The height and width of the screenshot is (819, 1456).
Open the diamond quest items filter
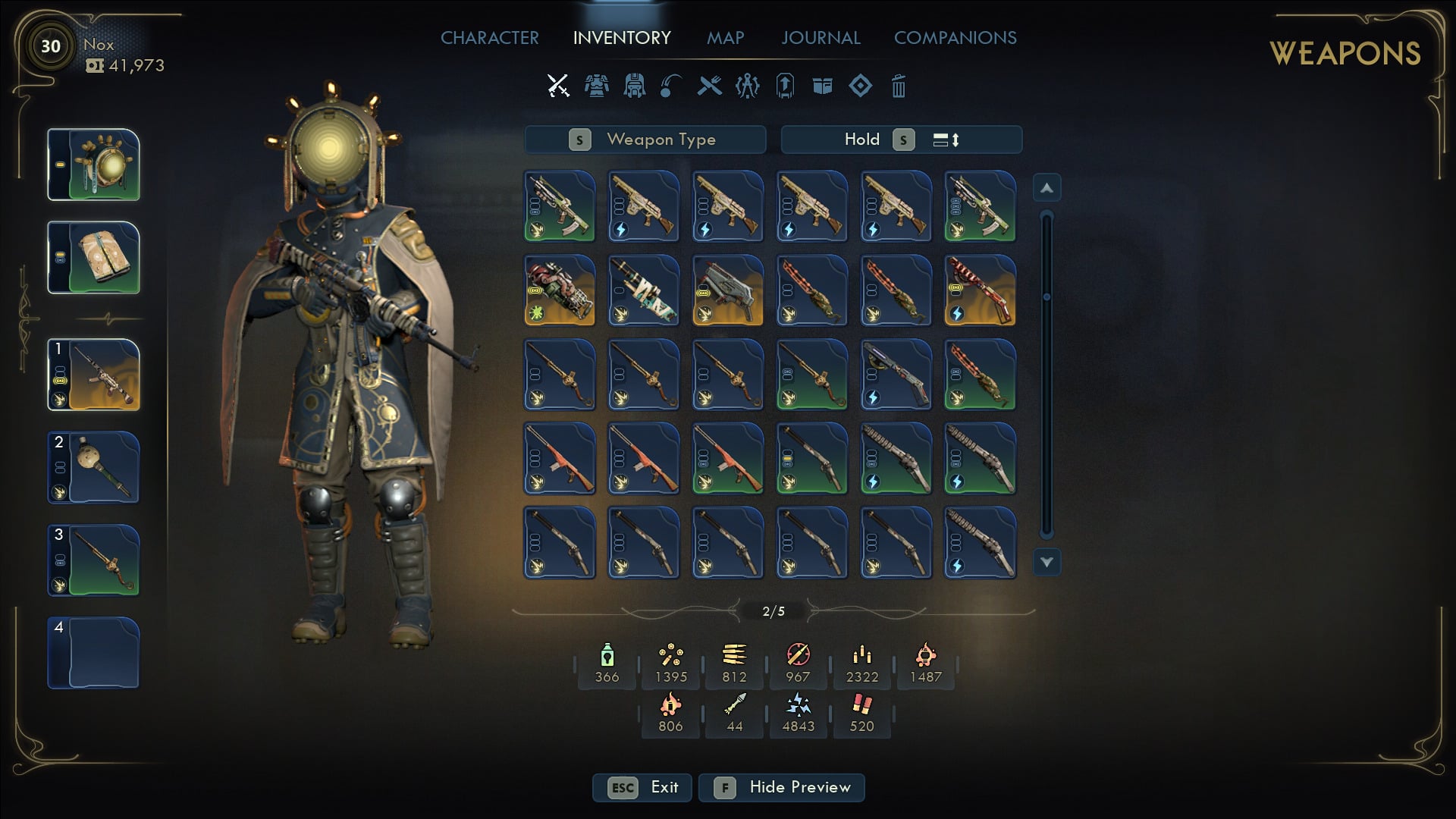pos(861,86)
